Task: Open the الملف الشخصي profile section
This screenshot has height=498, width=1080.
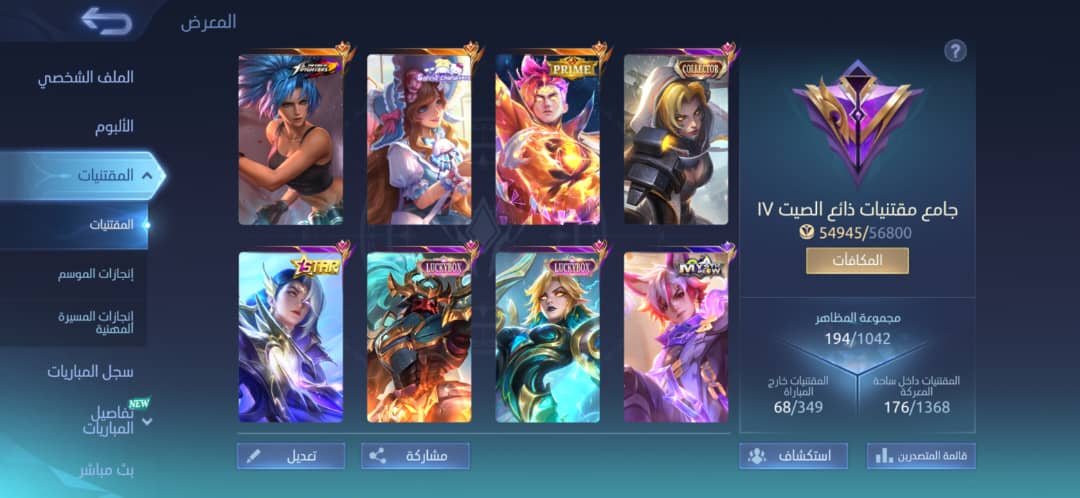Action: click(85, 78)
